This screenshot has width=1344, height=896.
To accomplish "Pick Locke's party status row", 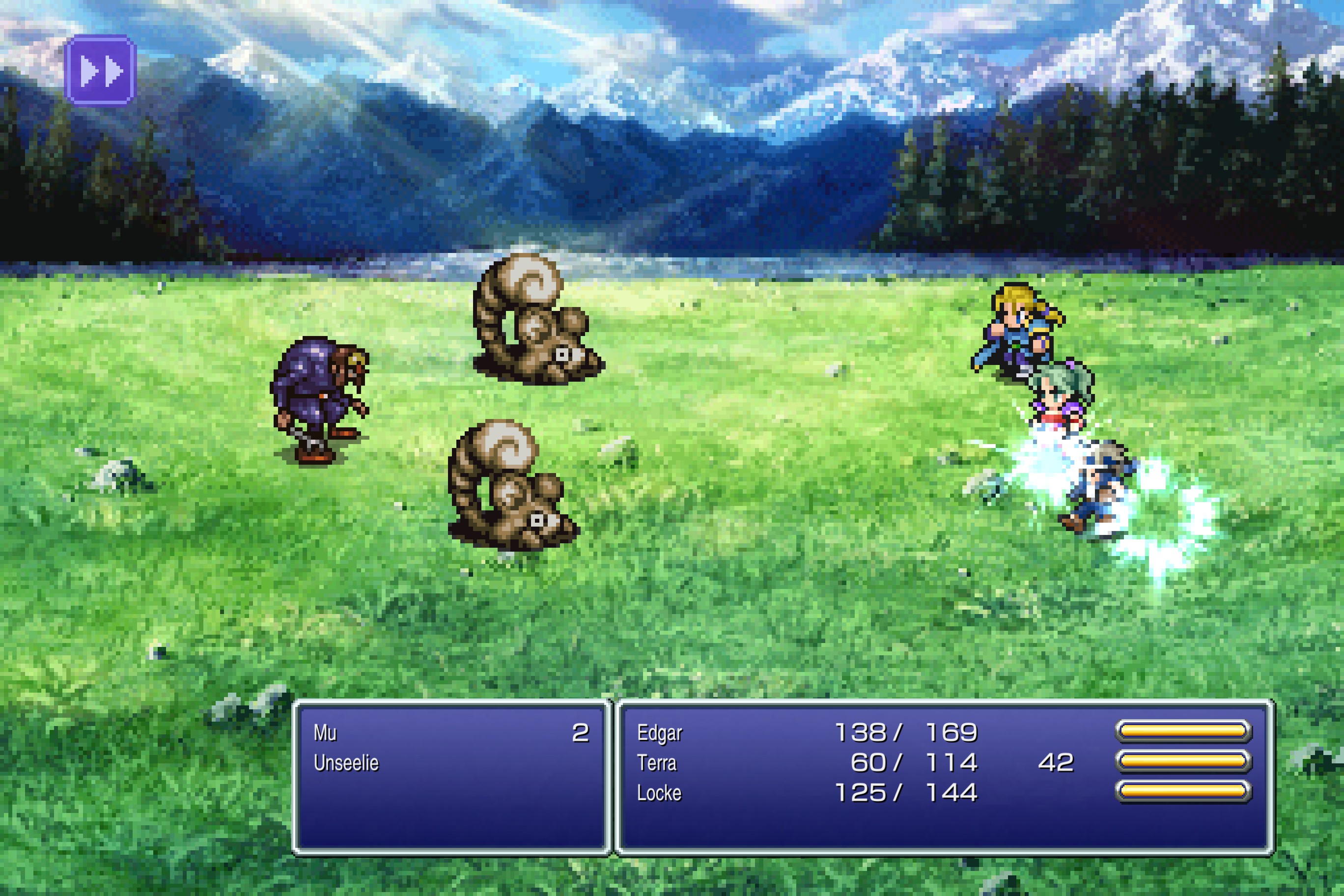I will pos(659,793).
